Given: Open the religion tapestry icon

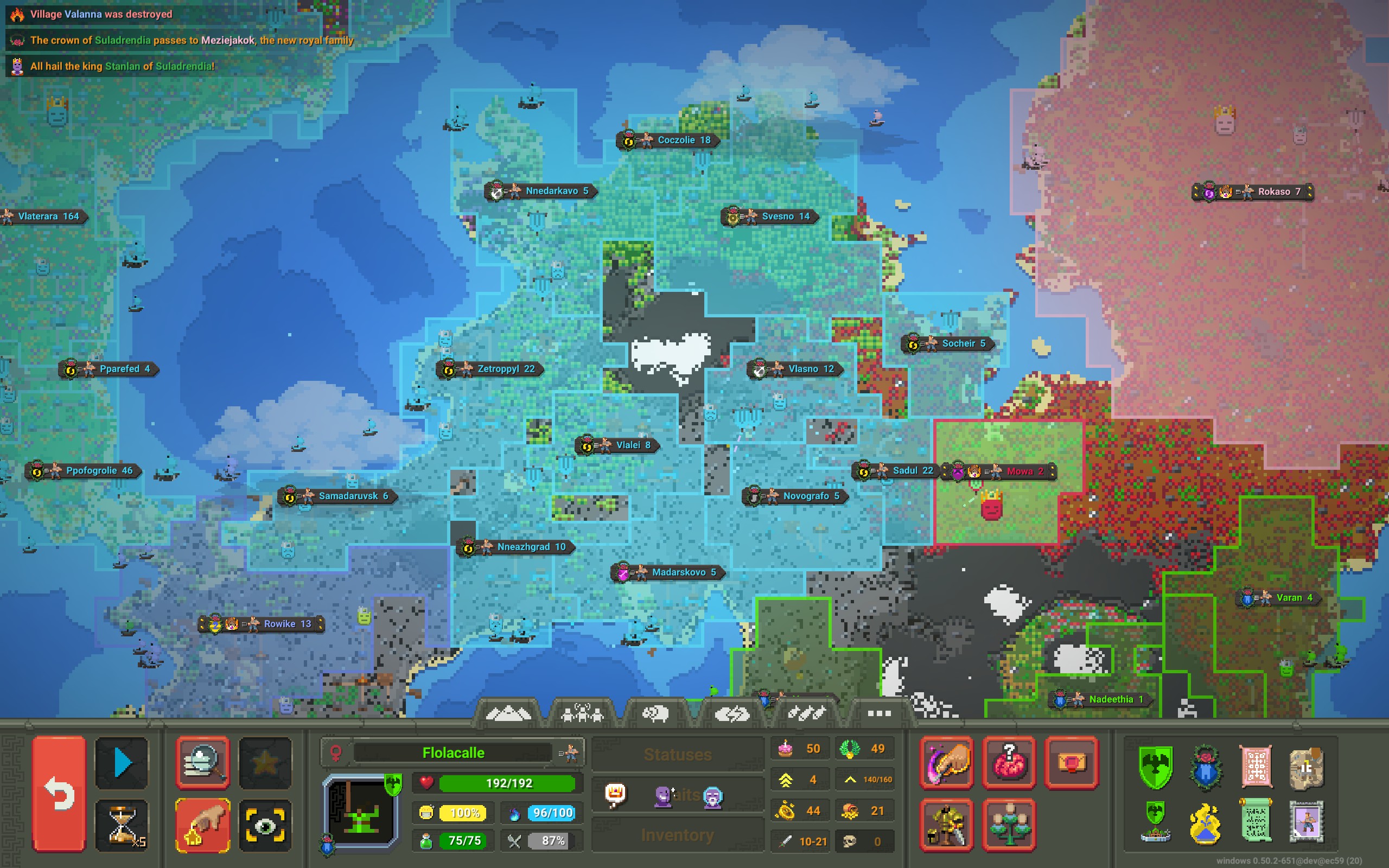Looking at the screenshot, I should tap(1257, 766).
